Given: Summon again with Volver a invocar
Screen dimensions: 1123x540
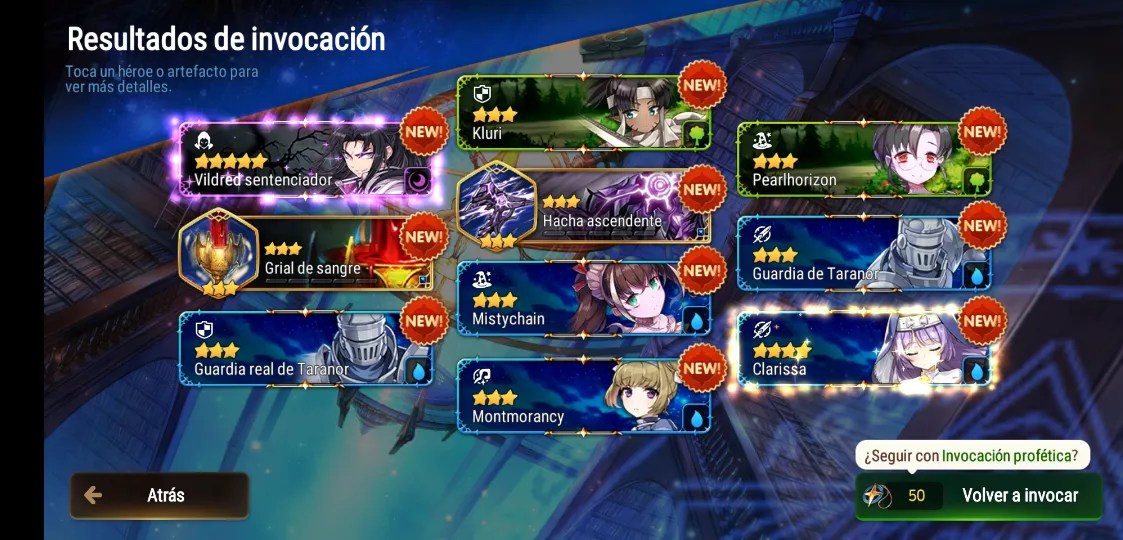Looking at the screenshot, I should 979,495.
